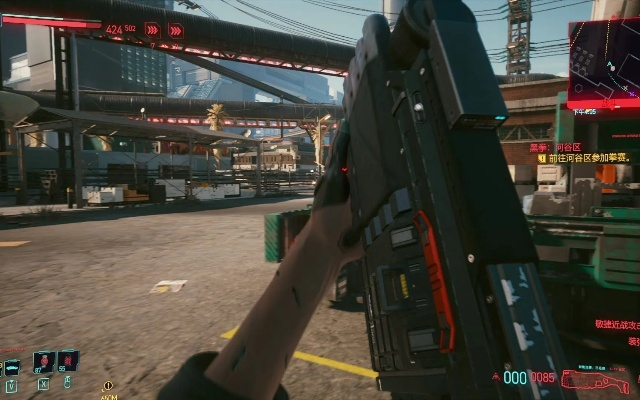Click the minimap in the corner
Screen dimensions: 640x400
pyautogui.click(x=603, y=62)
